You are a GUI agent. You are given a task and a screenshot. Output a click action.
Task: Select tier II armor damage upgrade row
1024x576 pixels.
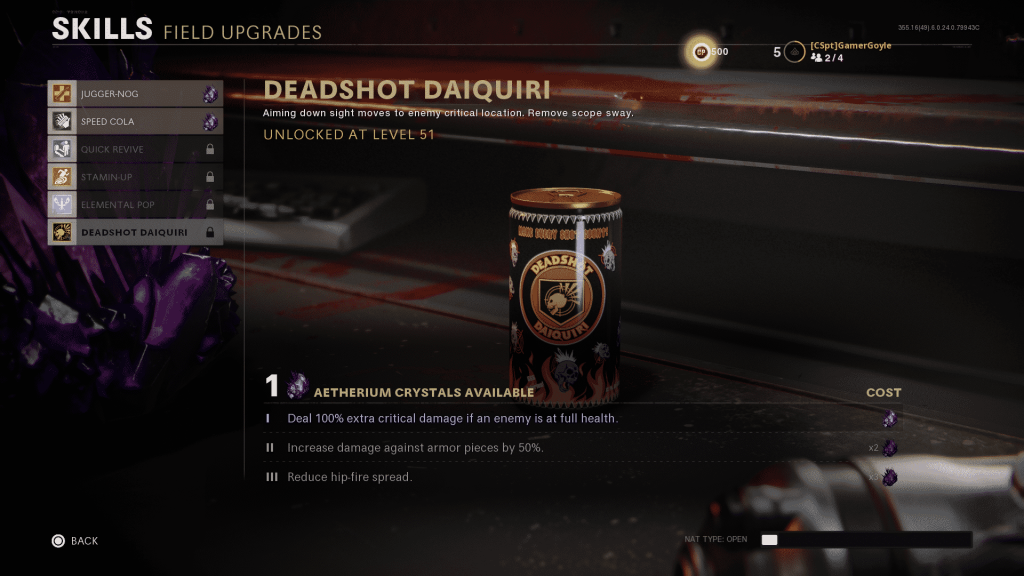pyautogui.click(x=580, y=448)
